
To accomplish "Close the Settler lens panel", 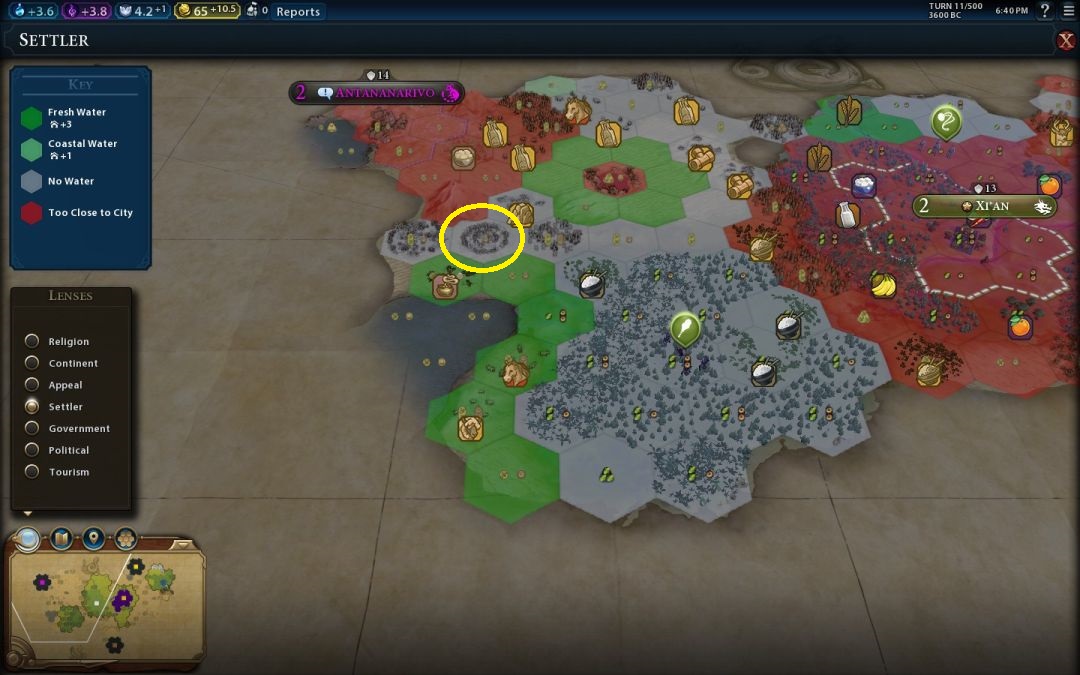I will 1066,41.
